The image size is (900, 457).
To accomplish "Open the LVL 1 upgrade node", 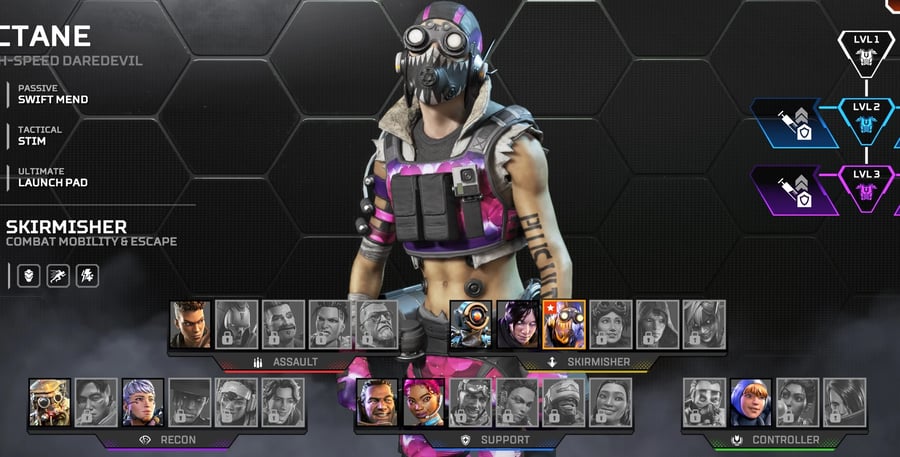I will point(866,52).
